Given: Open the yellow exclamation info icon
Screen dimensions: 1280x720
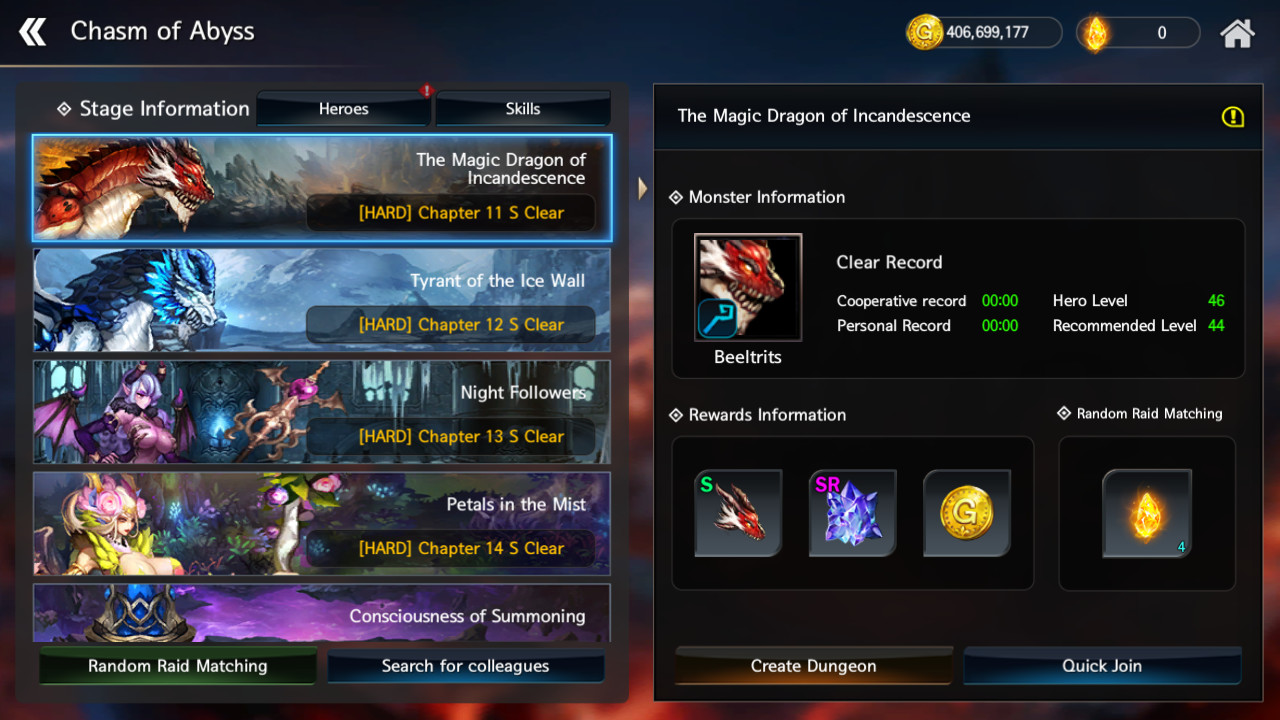Looking at the screenshot, I should (x=1233, y=117).
